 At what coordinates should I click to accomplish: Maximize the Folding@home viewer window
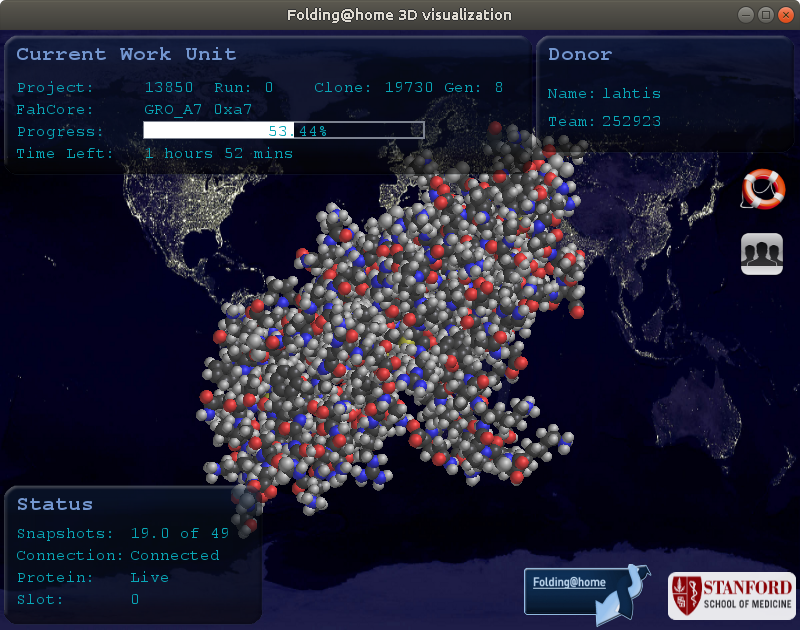[x=766, y=15]
